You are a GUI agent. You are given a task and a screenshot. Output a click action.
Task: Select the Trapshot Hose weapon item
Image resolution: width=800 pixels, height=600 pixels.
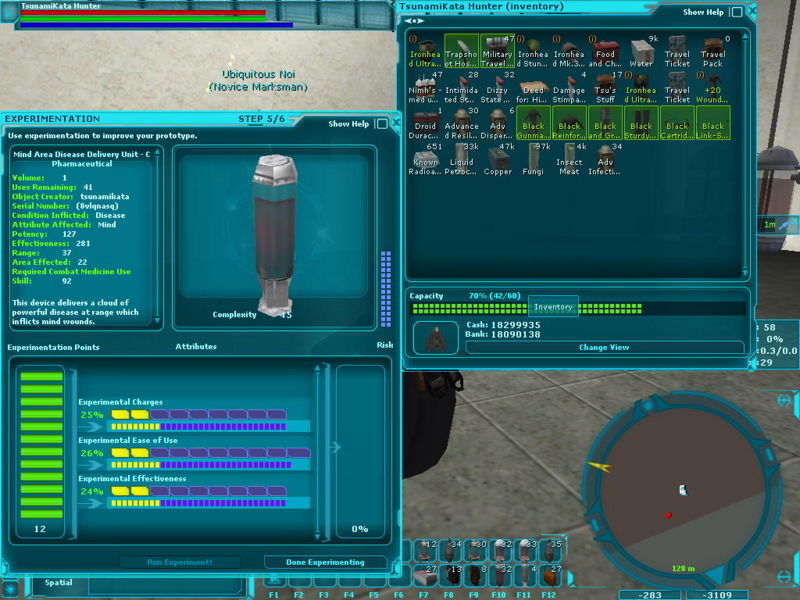(461, 52)
